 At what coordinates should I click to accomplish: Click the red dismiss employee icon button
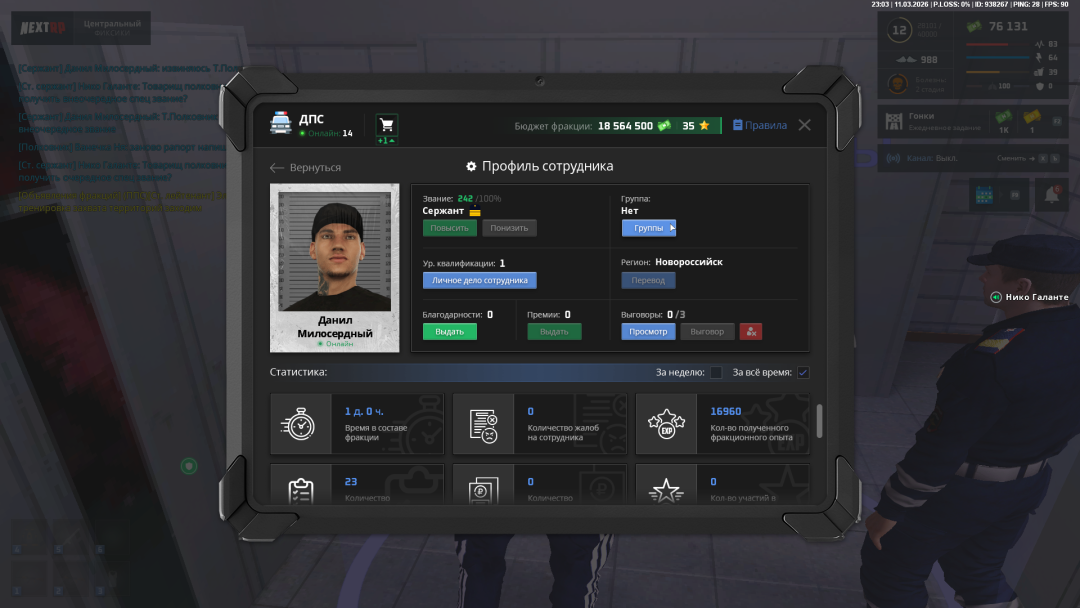click(751, 331)
